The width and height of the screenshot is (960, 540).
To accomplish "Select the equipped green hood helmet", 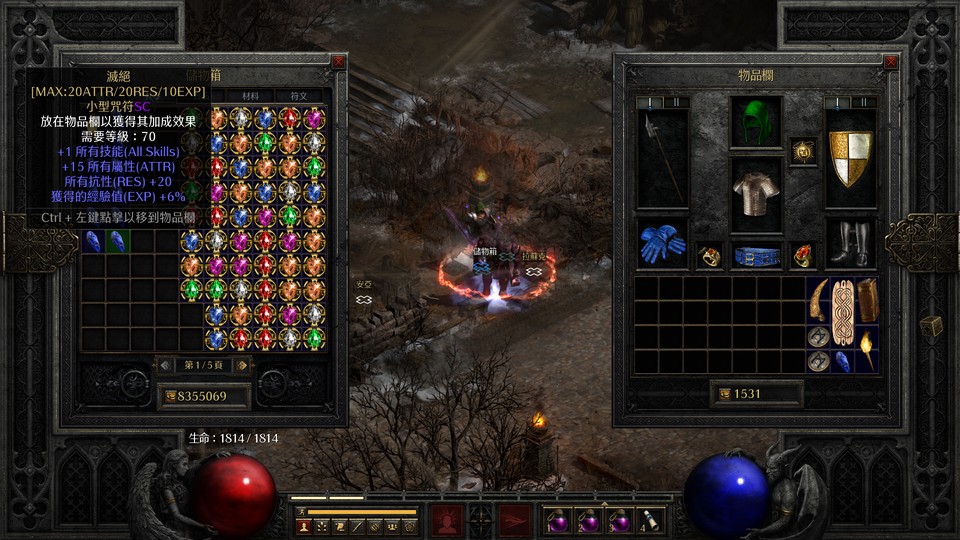I will [x=756, y=122].
